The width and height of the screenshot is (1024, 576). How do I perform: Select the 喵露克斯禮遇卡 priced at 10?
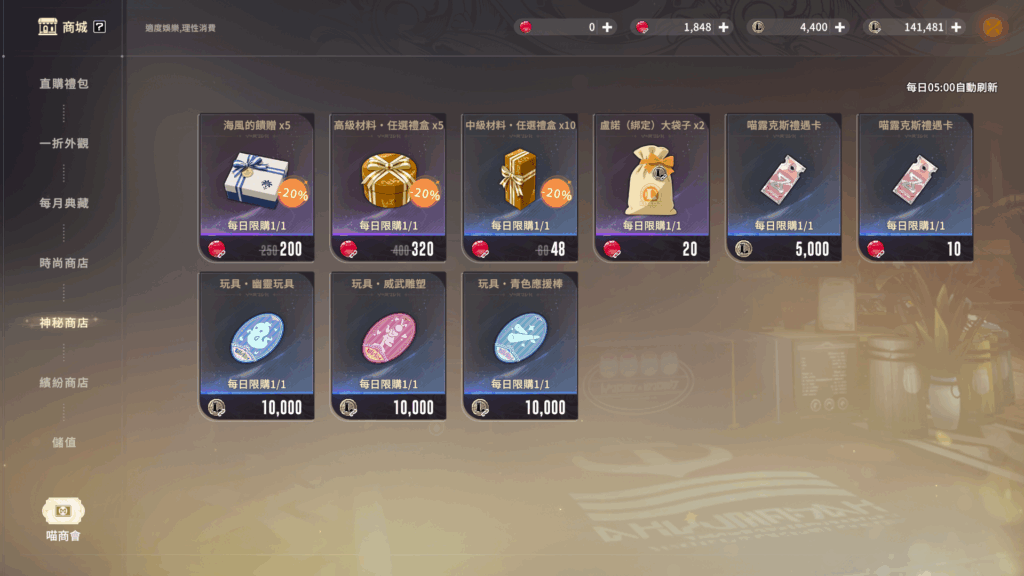916,187
